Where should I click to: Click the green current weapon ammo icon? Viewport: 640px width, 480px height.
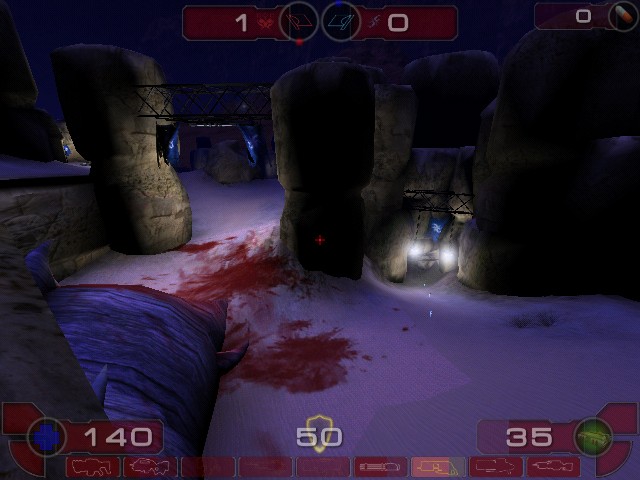(592, 436)
